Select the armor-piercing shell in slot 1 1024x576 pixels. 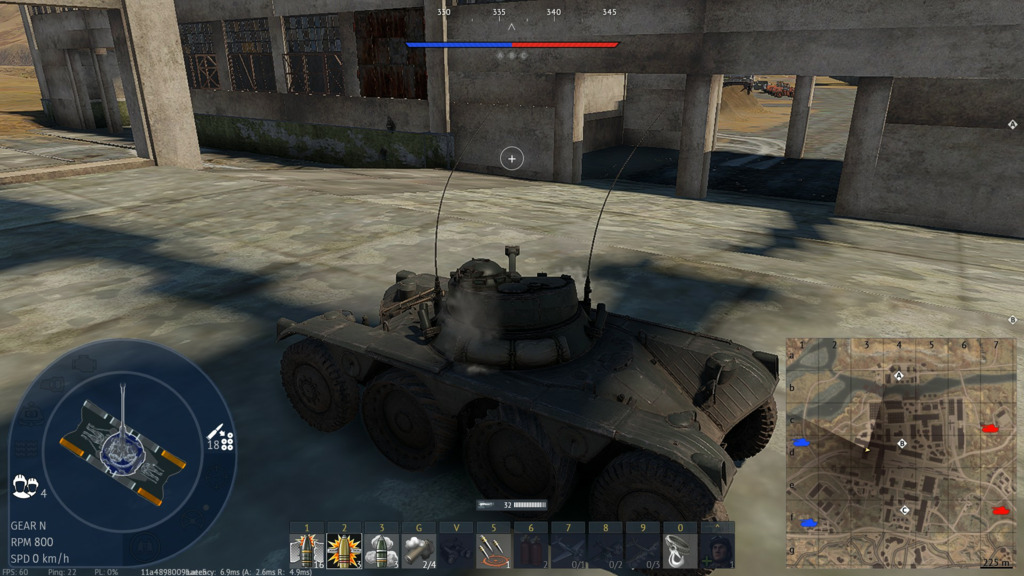pos(307,550)
